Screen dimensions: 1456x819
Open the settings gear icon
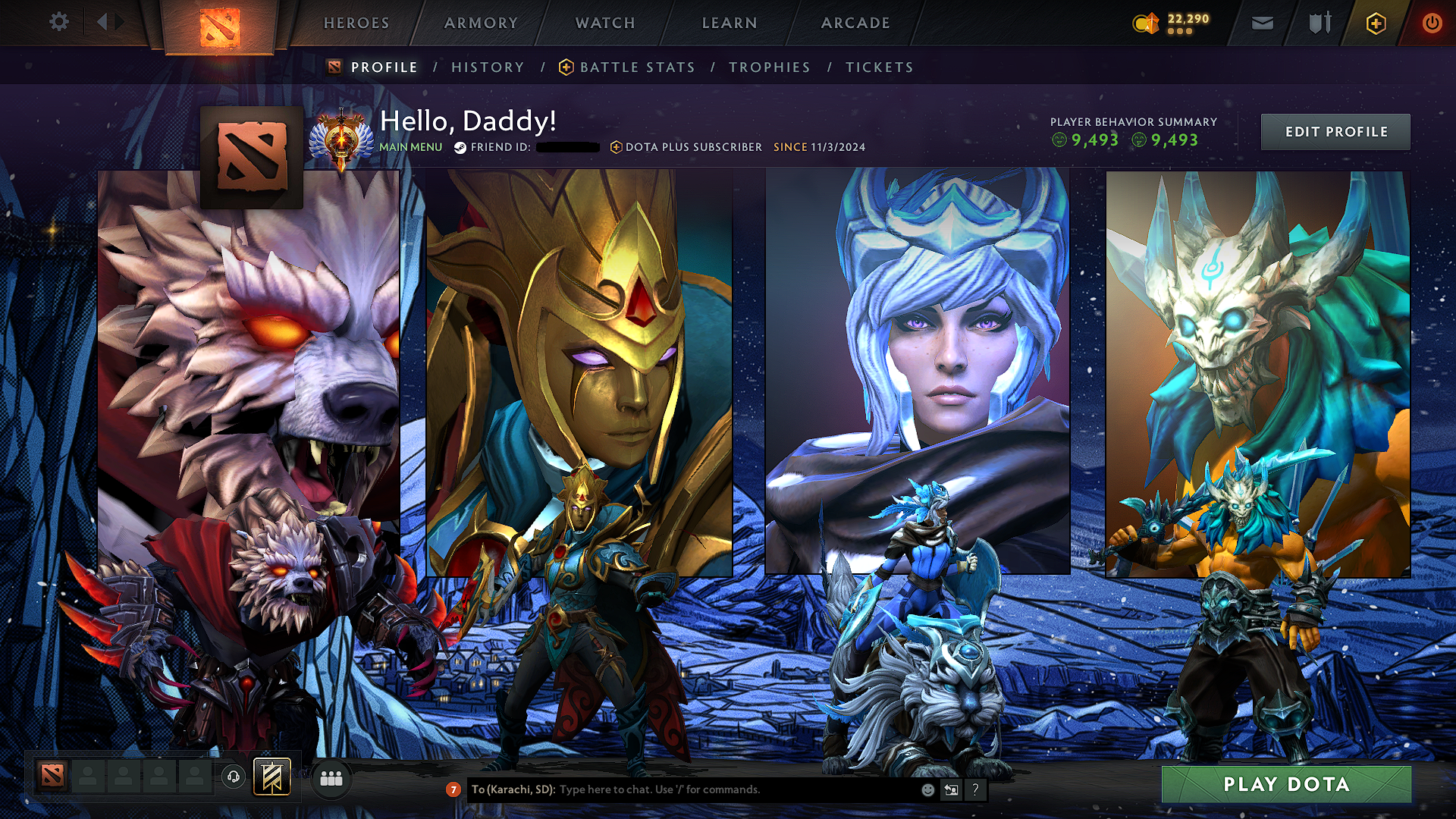click(x=59, y=23)
